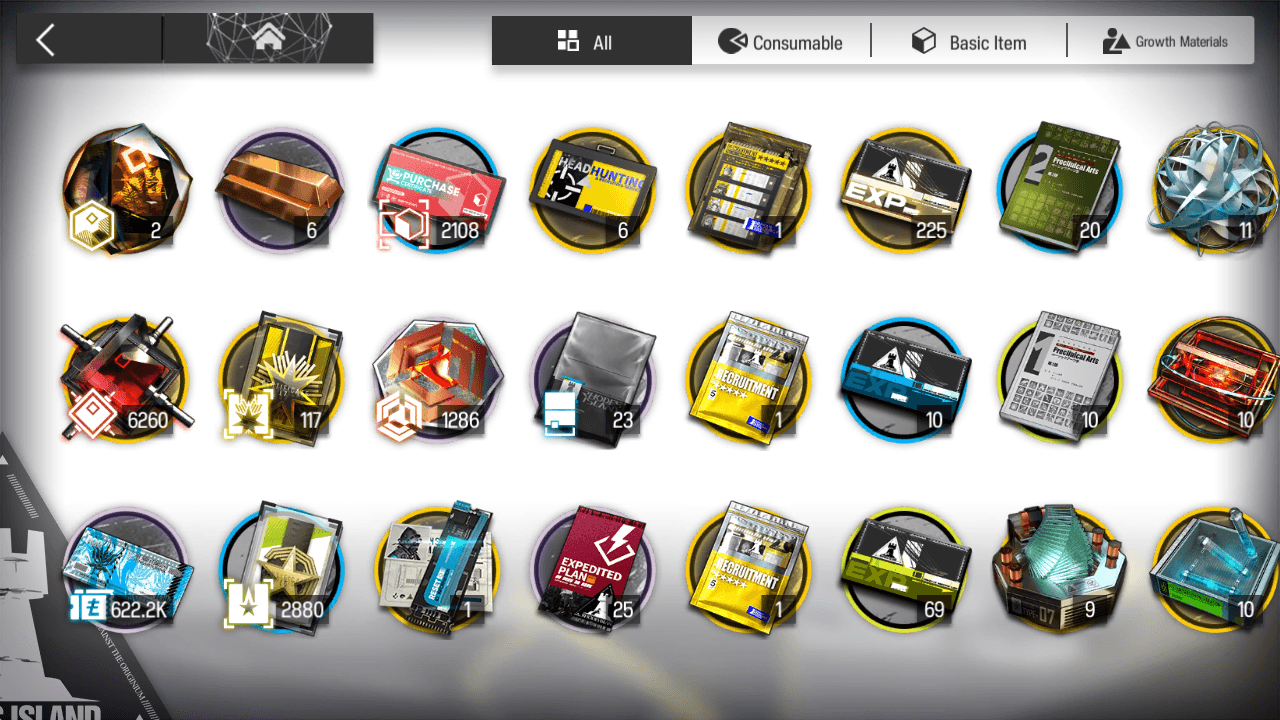Select the All items tab
The image size is (1280, 720).
pyautogui.click(x=590, y=42)
